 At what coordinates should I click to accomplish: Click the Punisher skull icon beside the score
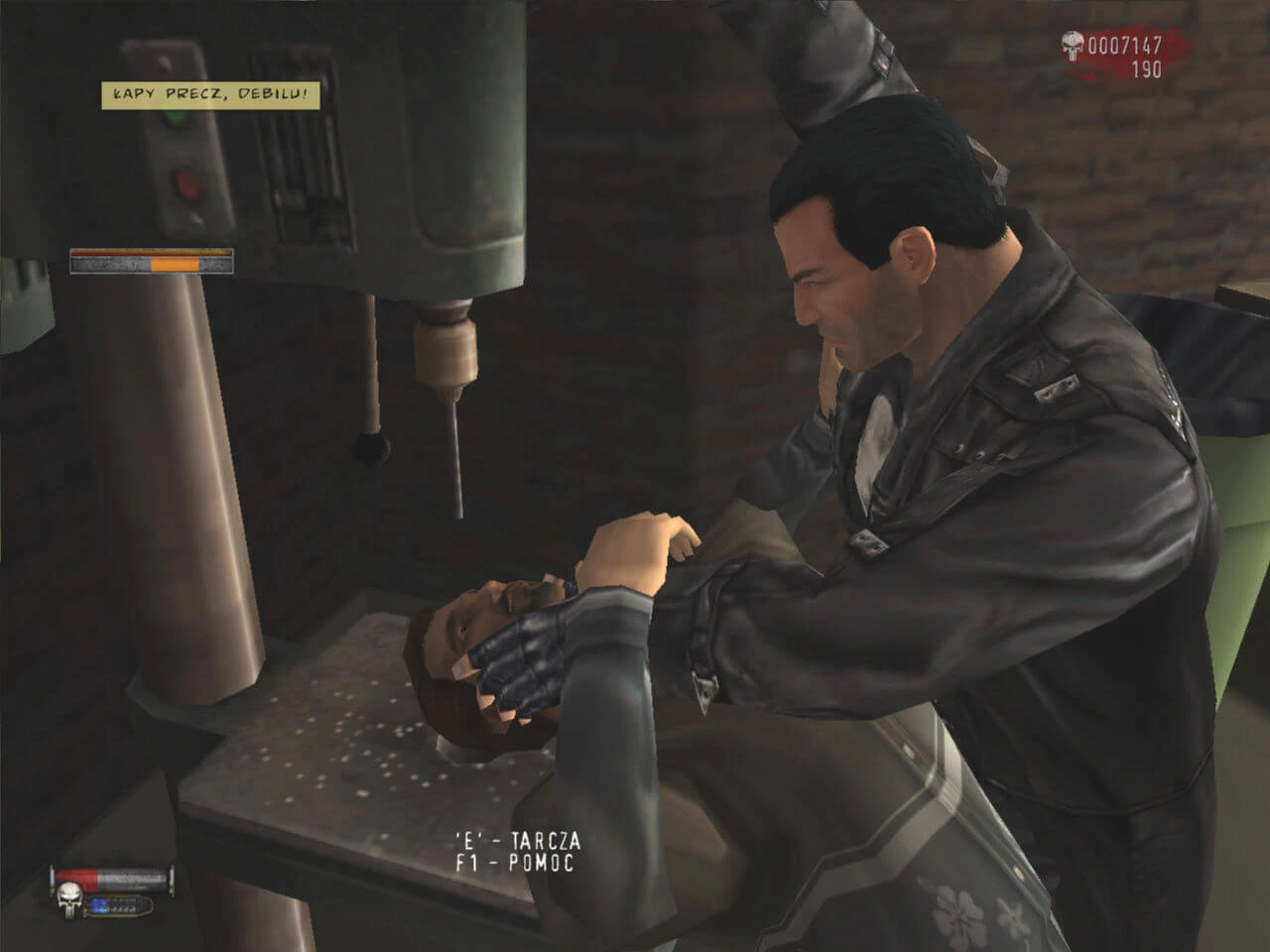tap(1072, 44)
